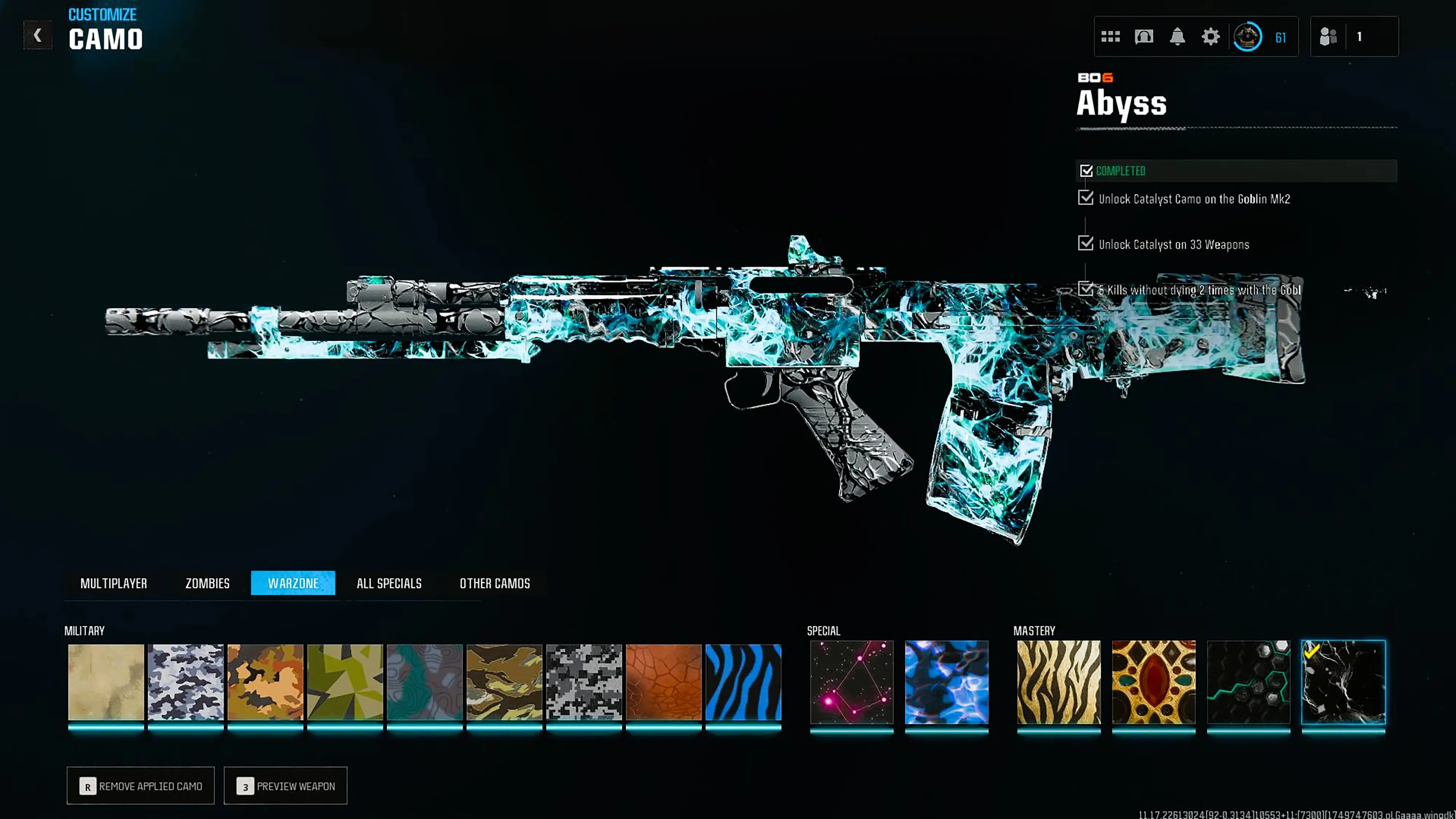Open the Zombies camo tab
The width and height of the screenshot is (1456, 819).
pos(207,583)
